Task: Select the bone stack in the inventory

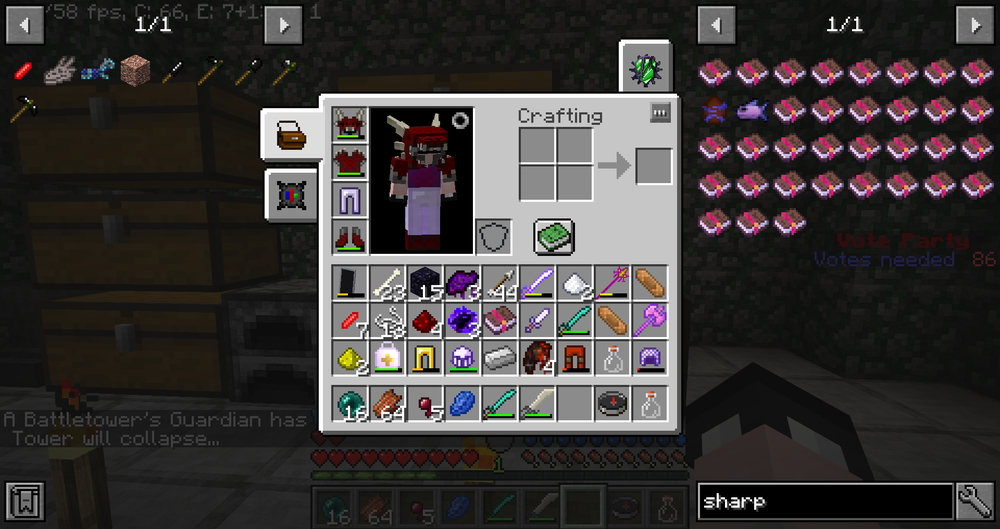Action: tap(386, 283)
